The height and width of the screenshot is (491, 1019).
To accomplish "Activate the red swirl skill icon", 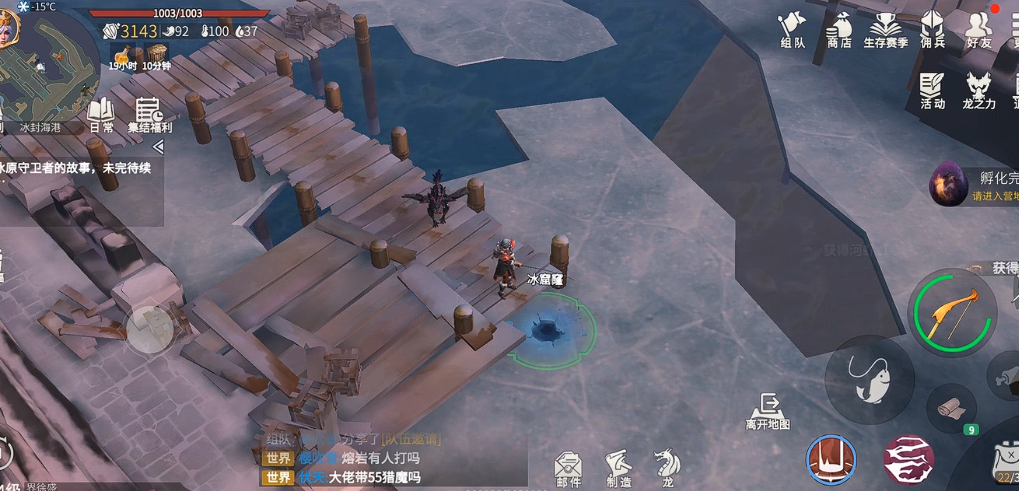I will pos(908,460).
